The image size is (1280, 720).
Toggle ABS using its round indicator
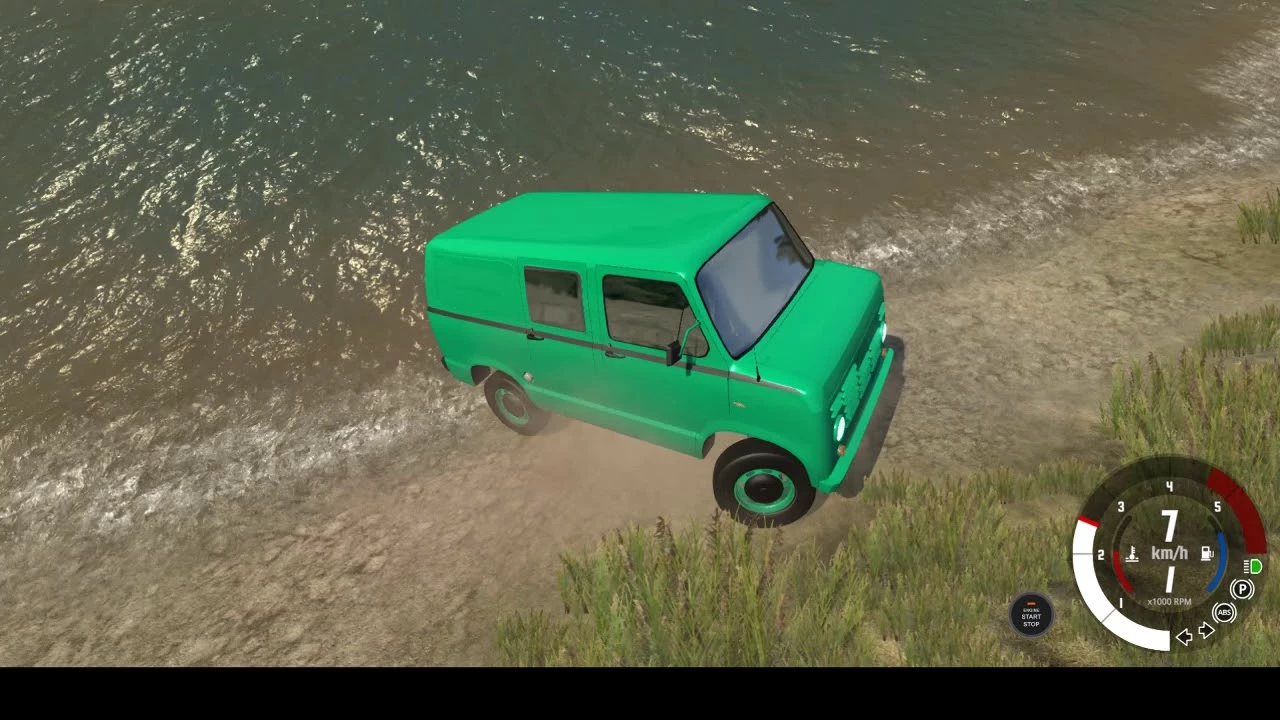point(1223,613)
